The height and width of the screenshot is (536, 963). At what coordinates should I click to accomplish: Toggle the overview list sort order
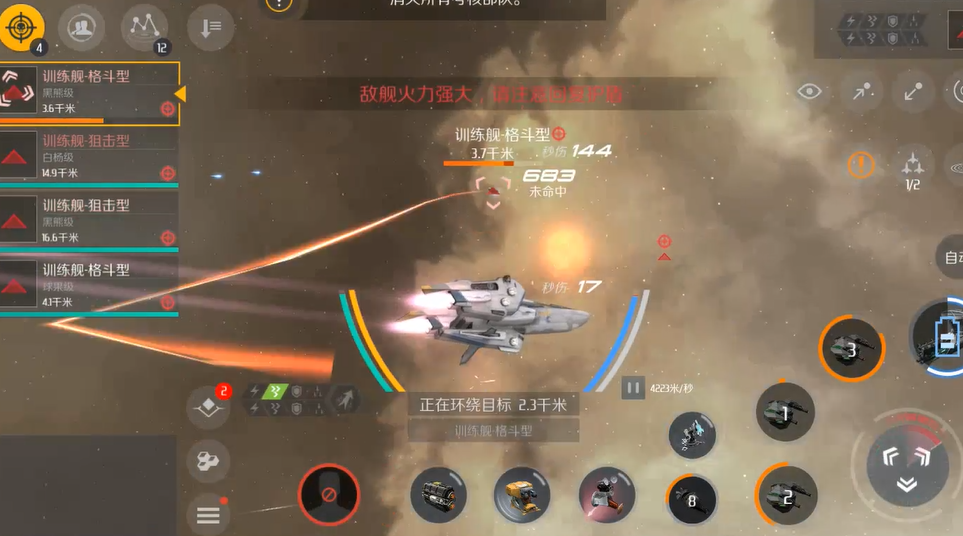(x=210, y=28)
